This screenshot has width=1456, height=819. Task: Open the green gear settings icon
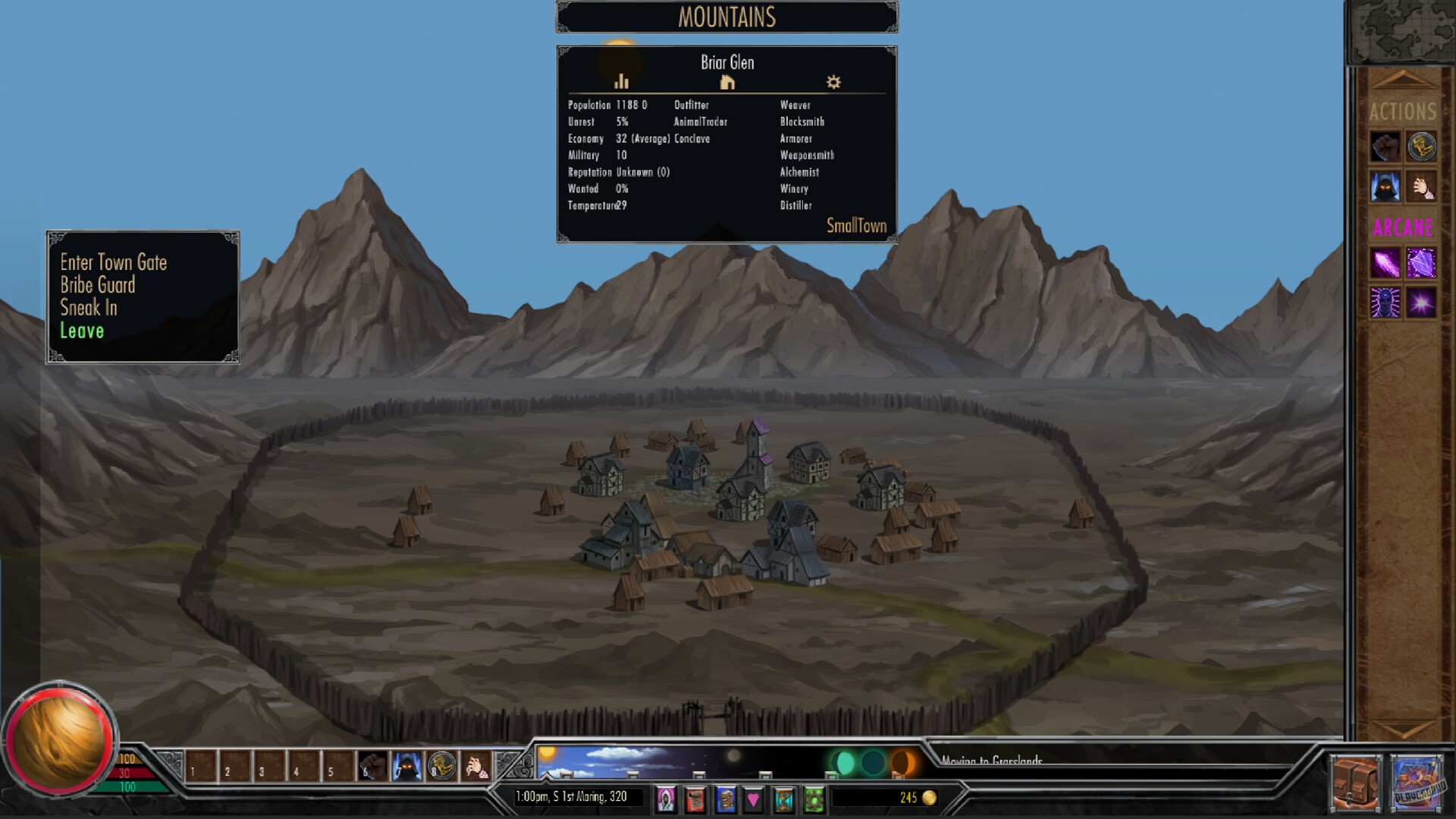pos(811,798)
